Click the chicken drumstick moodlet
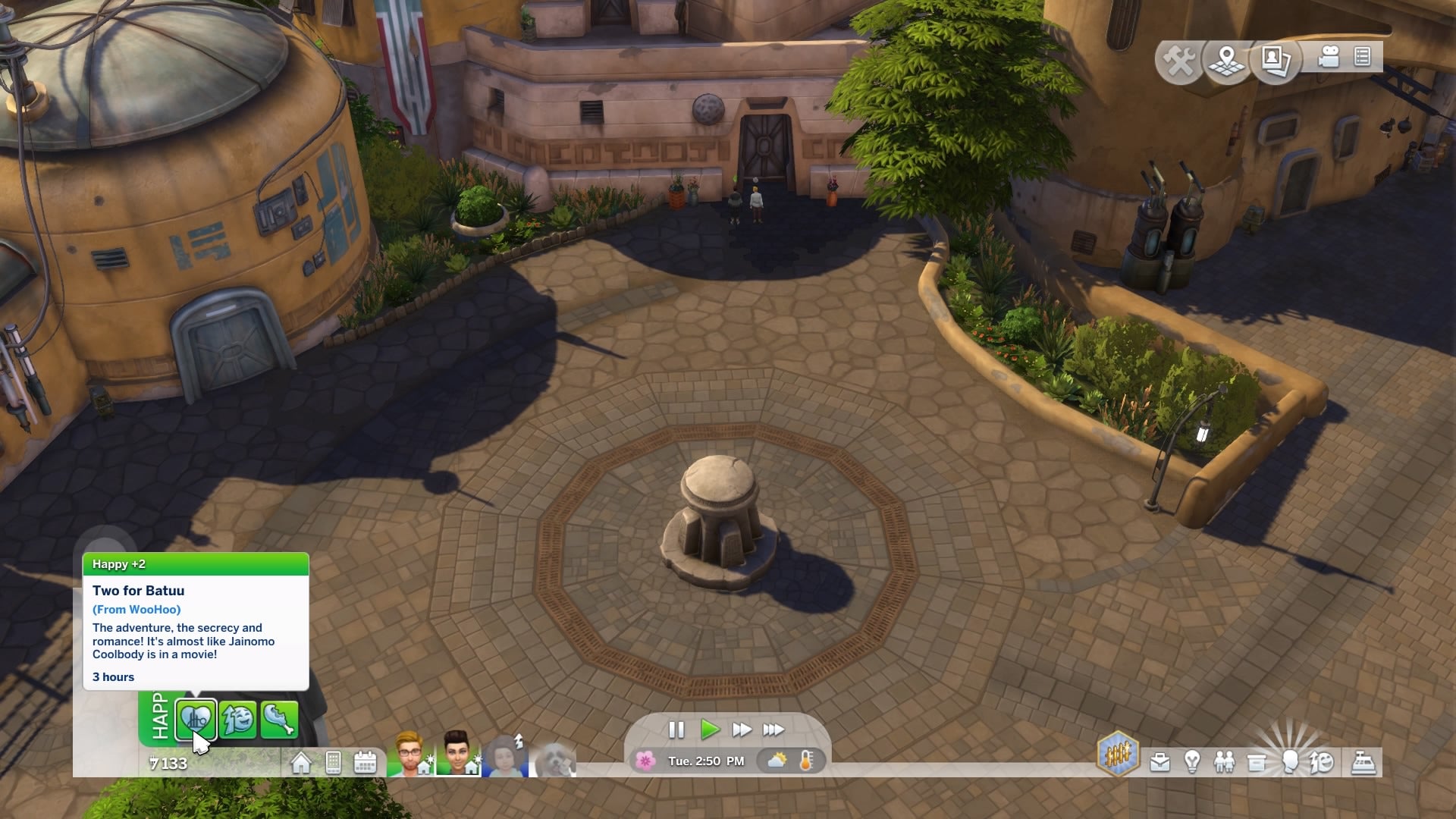The image size is (1456, 819). (279, 719)
